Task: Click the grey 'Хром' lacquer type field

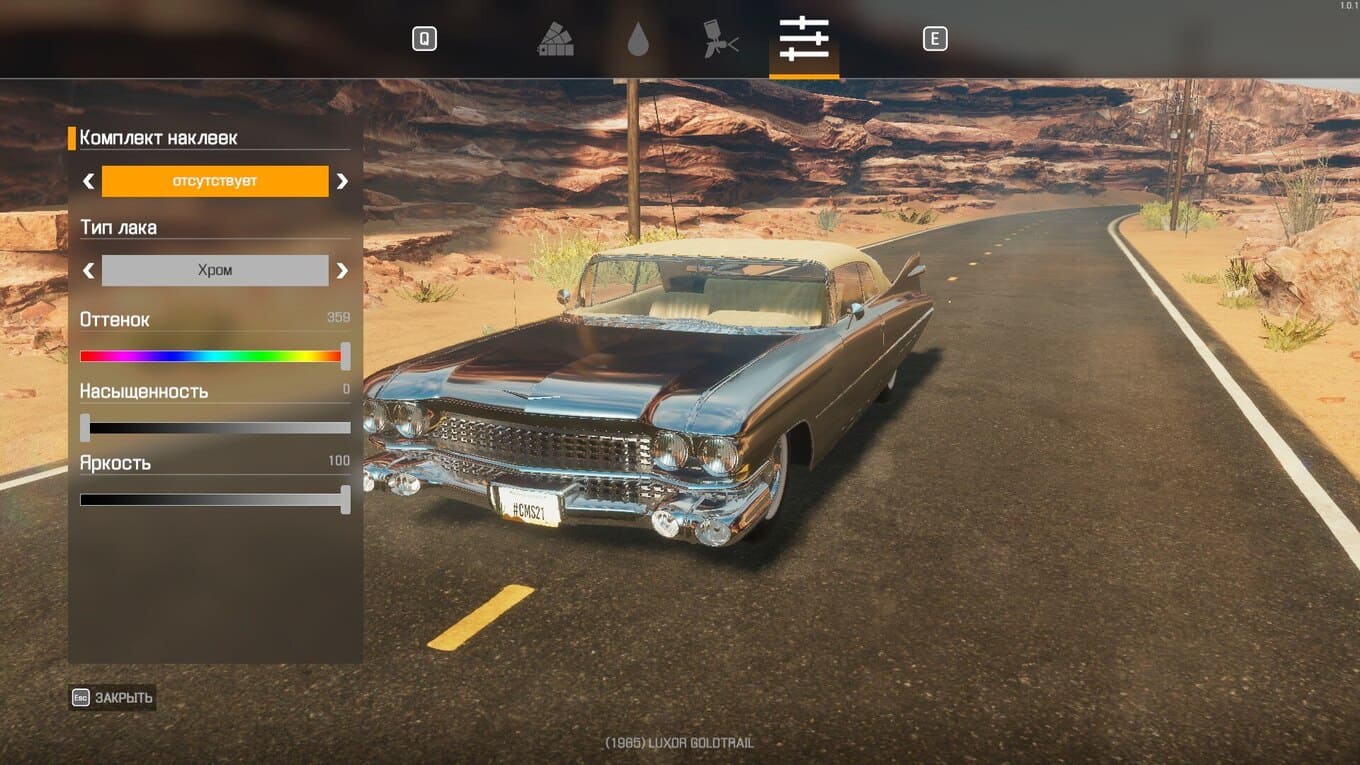Action: tap(215, 270)
